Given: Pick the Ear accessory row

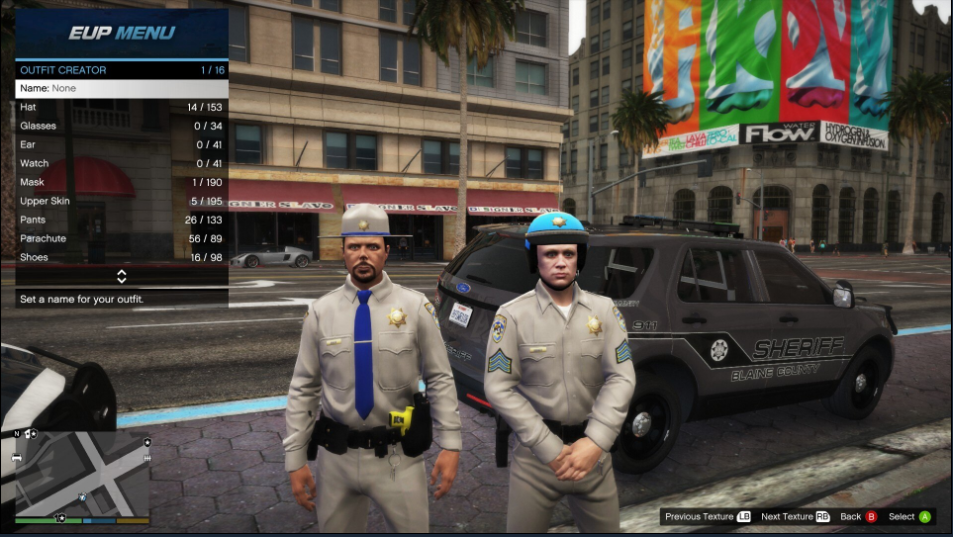Looking at the screenshot, I should pyautogui.click(x=121, y=145).
